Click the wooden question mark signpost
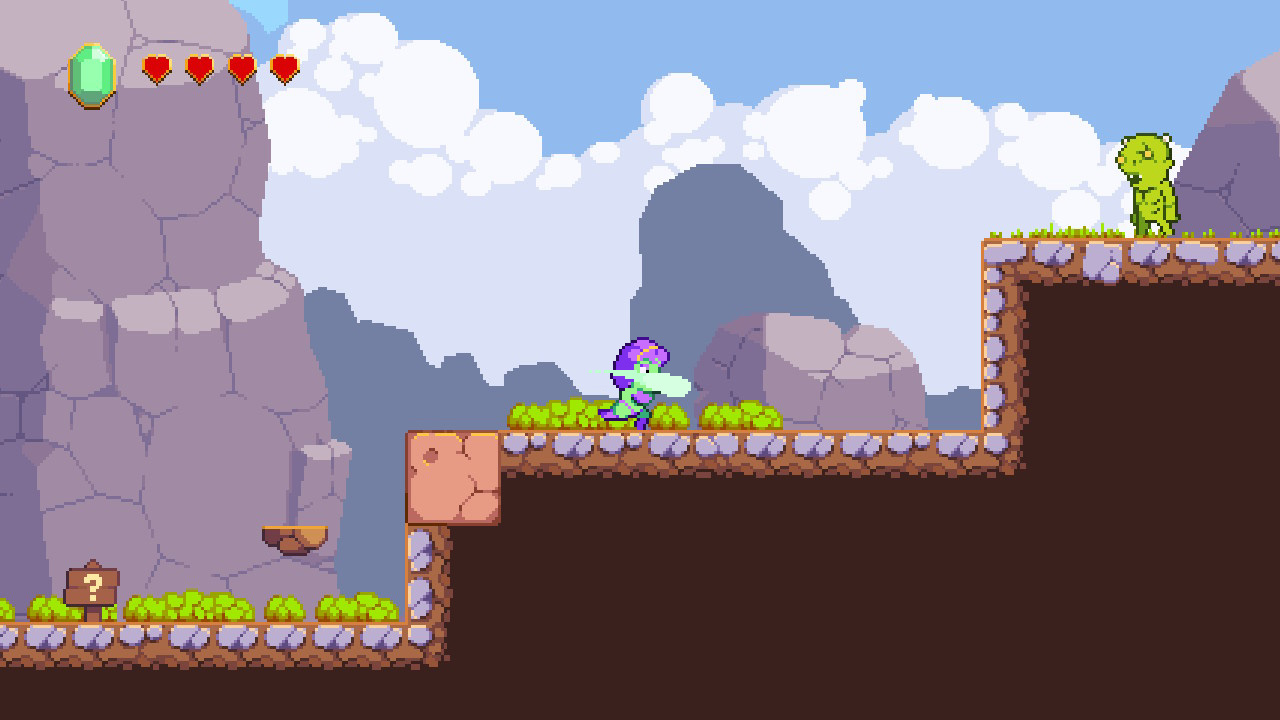 (x=91, y=585)
